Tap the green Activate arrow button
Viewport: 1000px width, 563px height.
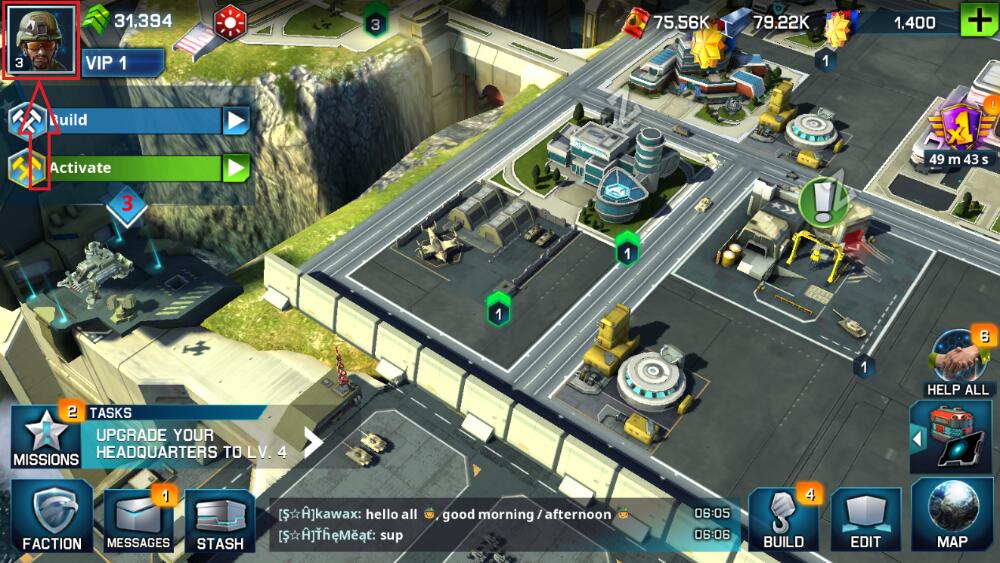pos(235,168)
